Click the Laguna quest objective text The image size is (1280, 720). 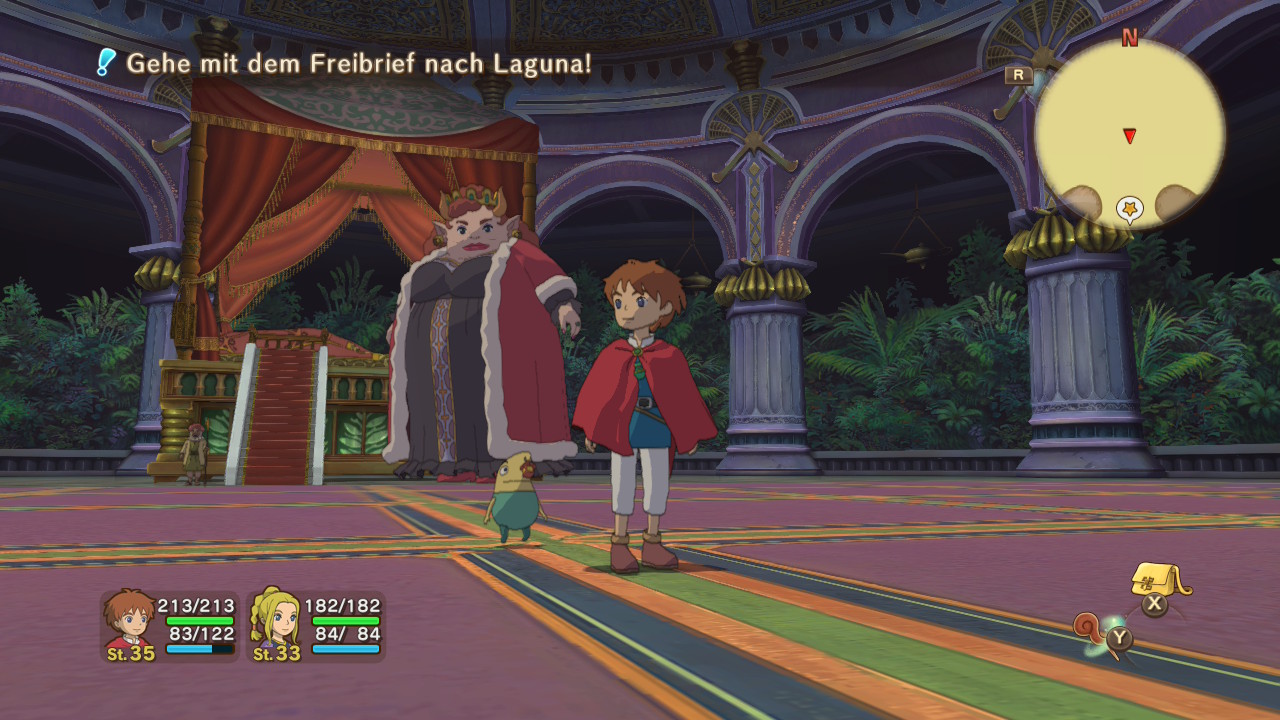point(358,64)
